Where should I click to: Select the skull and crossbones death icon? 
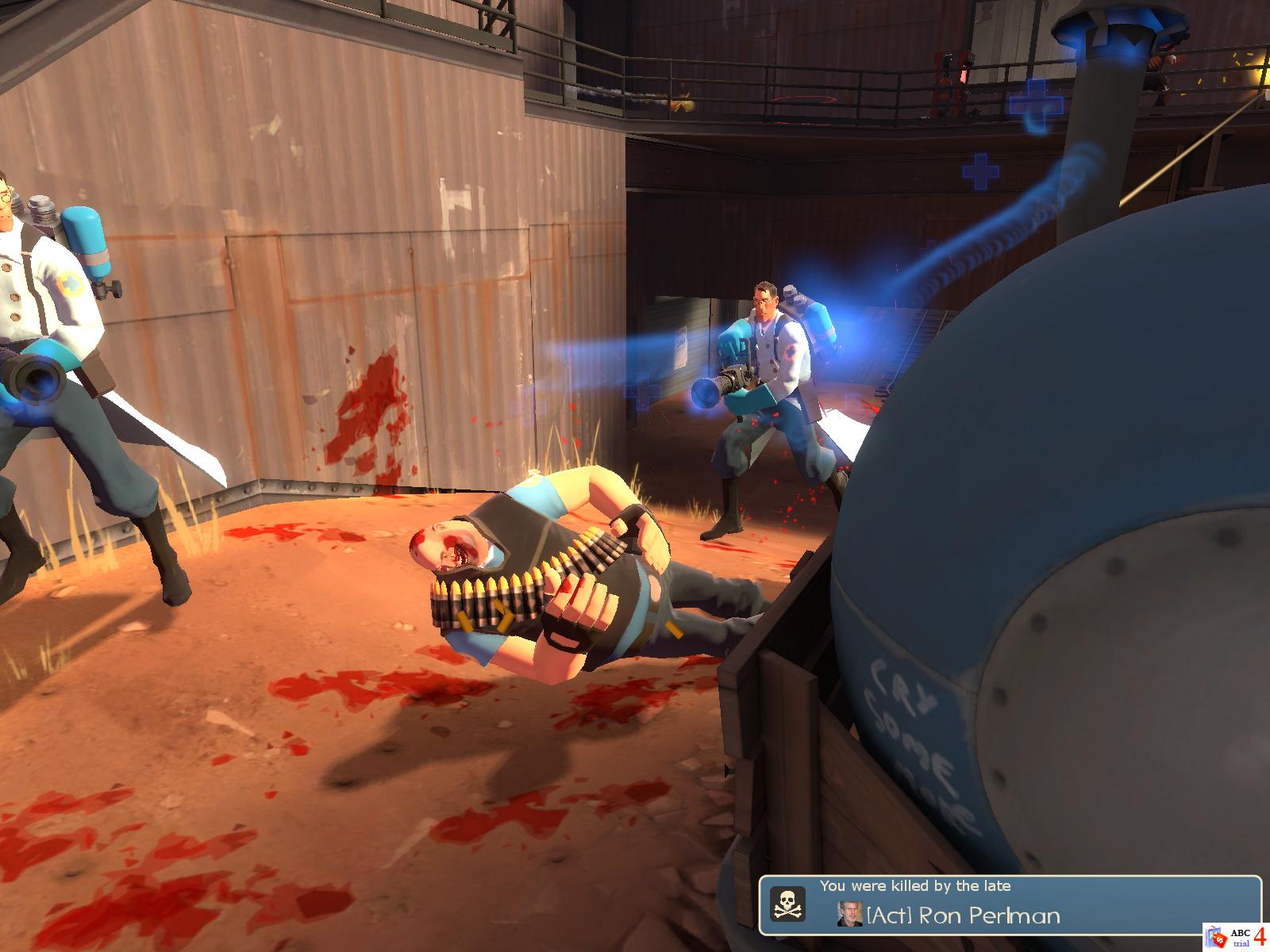[788, 904]
